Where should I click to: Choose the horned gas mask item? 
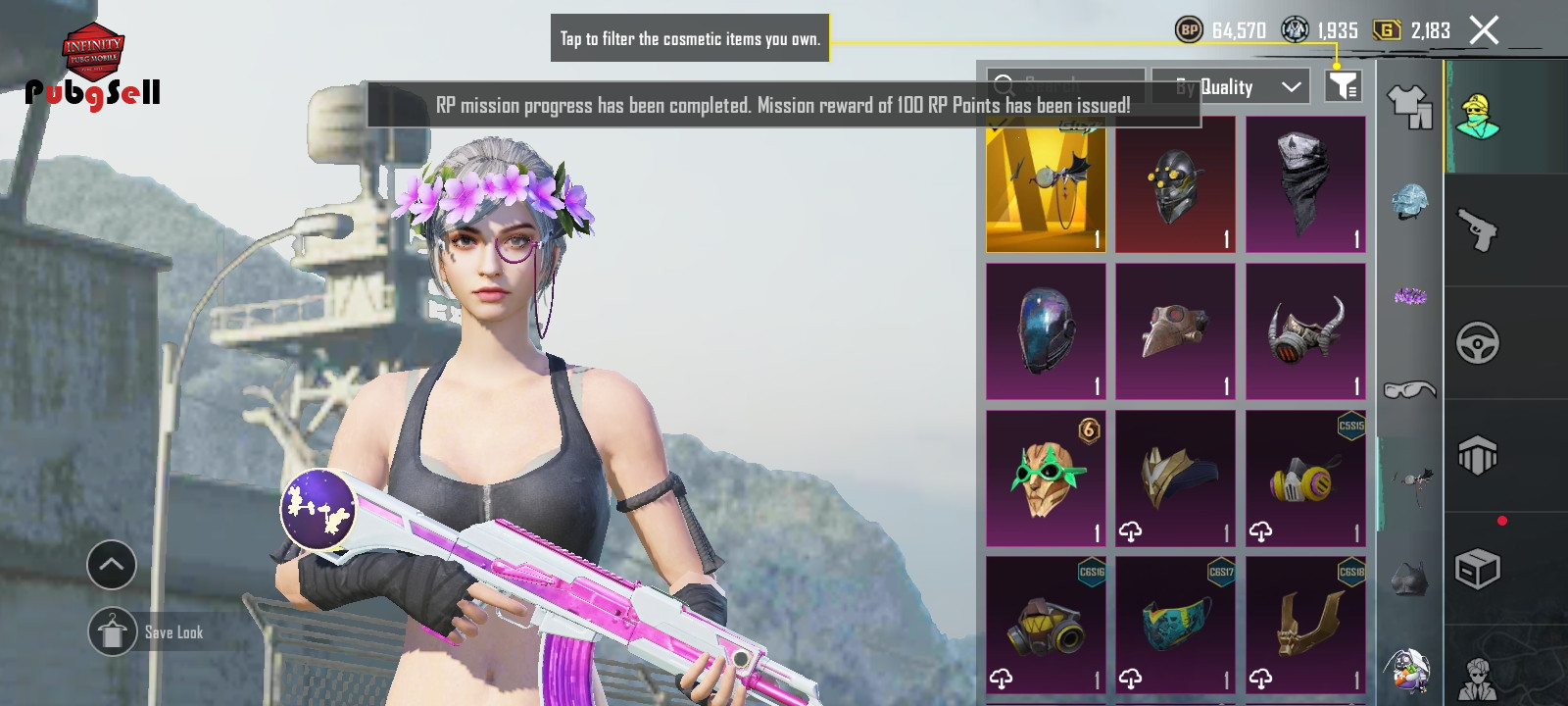tap(1305, 331)
